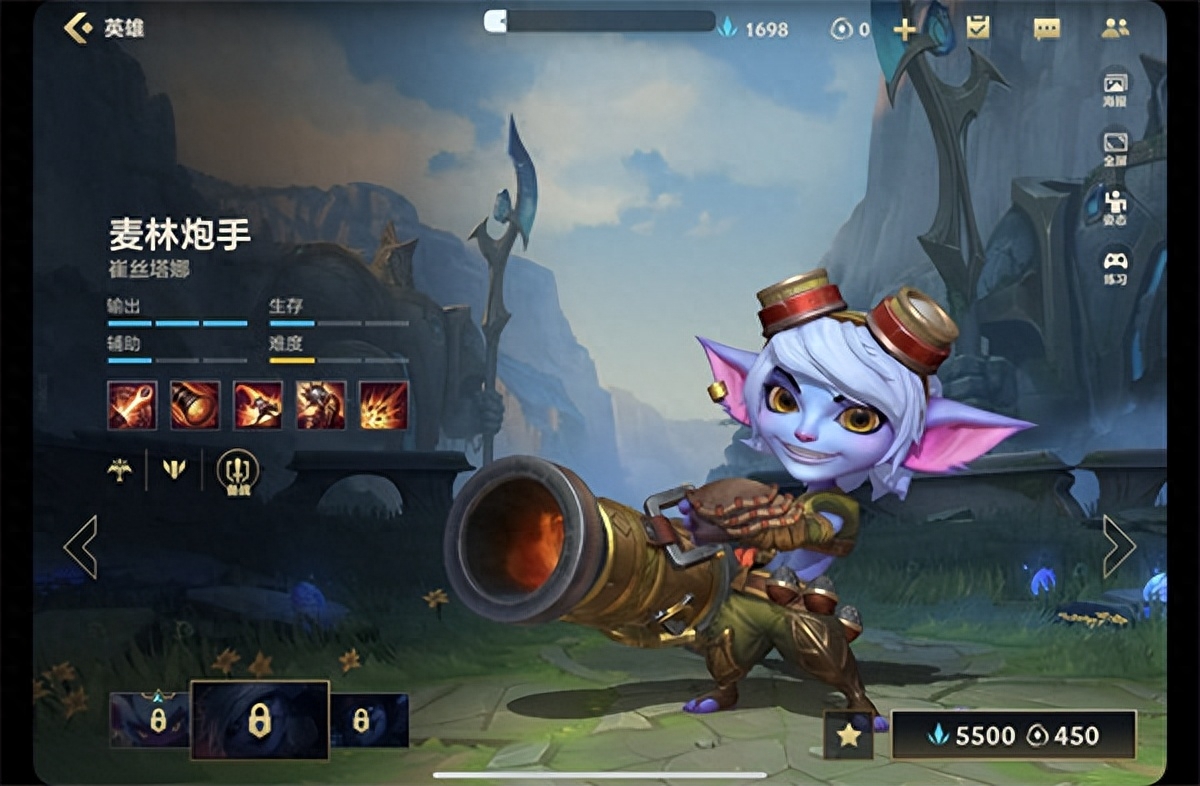Select the cannon barrel ability icon
This screenshot has width=1200, height=786.
click(x=195, y=405)
